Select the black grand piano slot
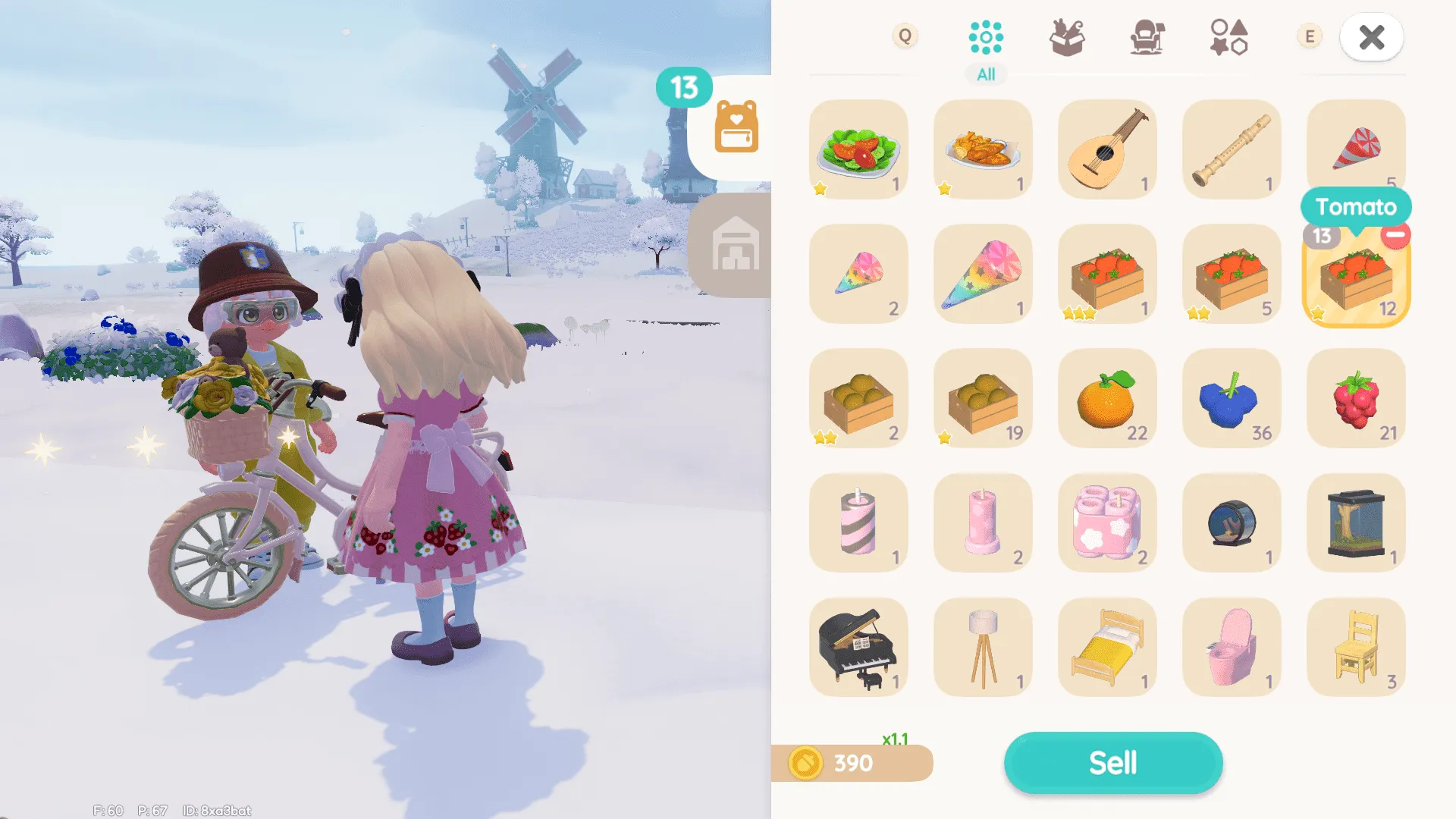Image resolution: width=1456 pixels, height=819 pixels. tap(858, 647)
